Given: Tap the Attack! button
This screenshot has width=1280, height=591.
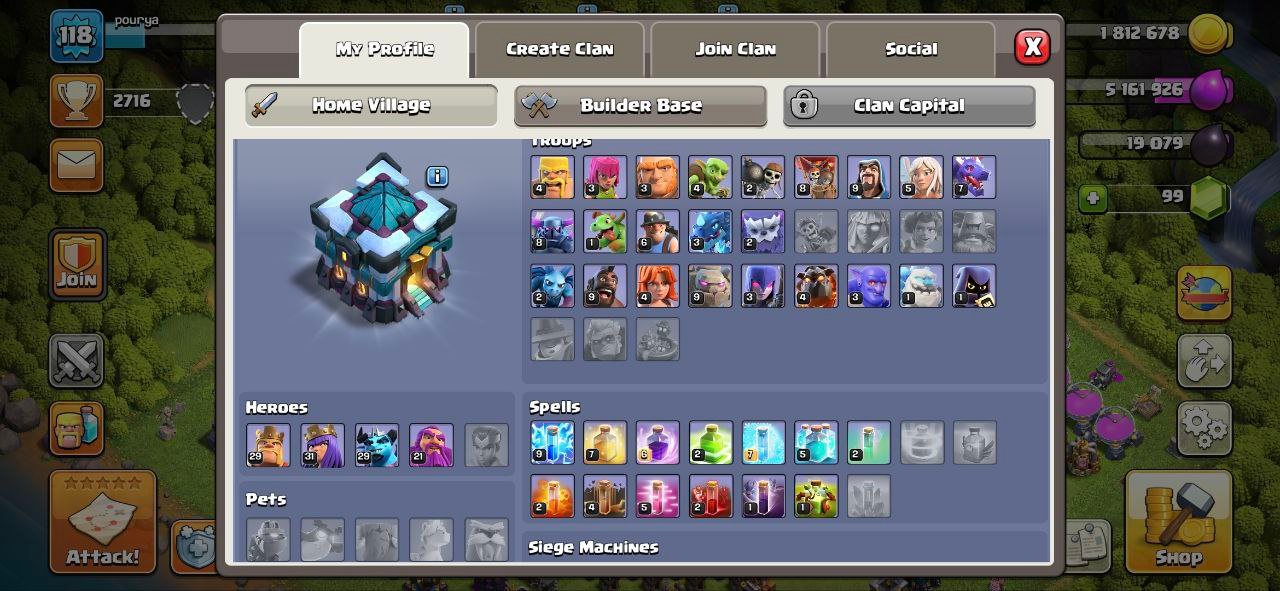Looking at the screenshot, I should [103, 521].
